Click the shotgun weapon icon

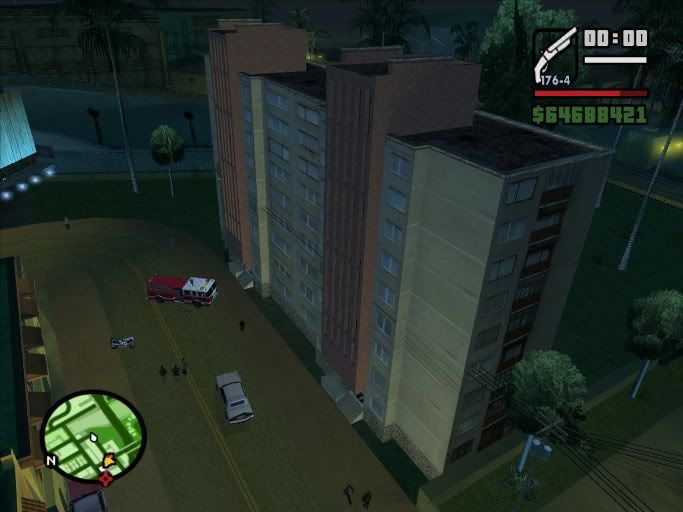click(x=555, y=55)
